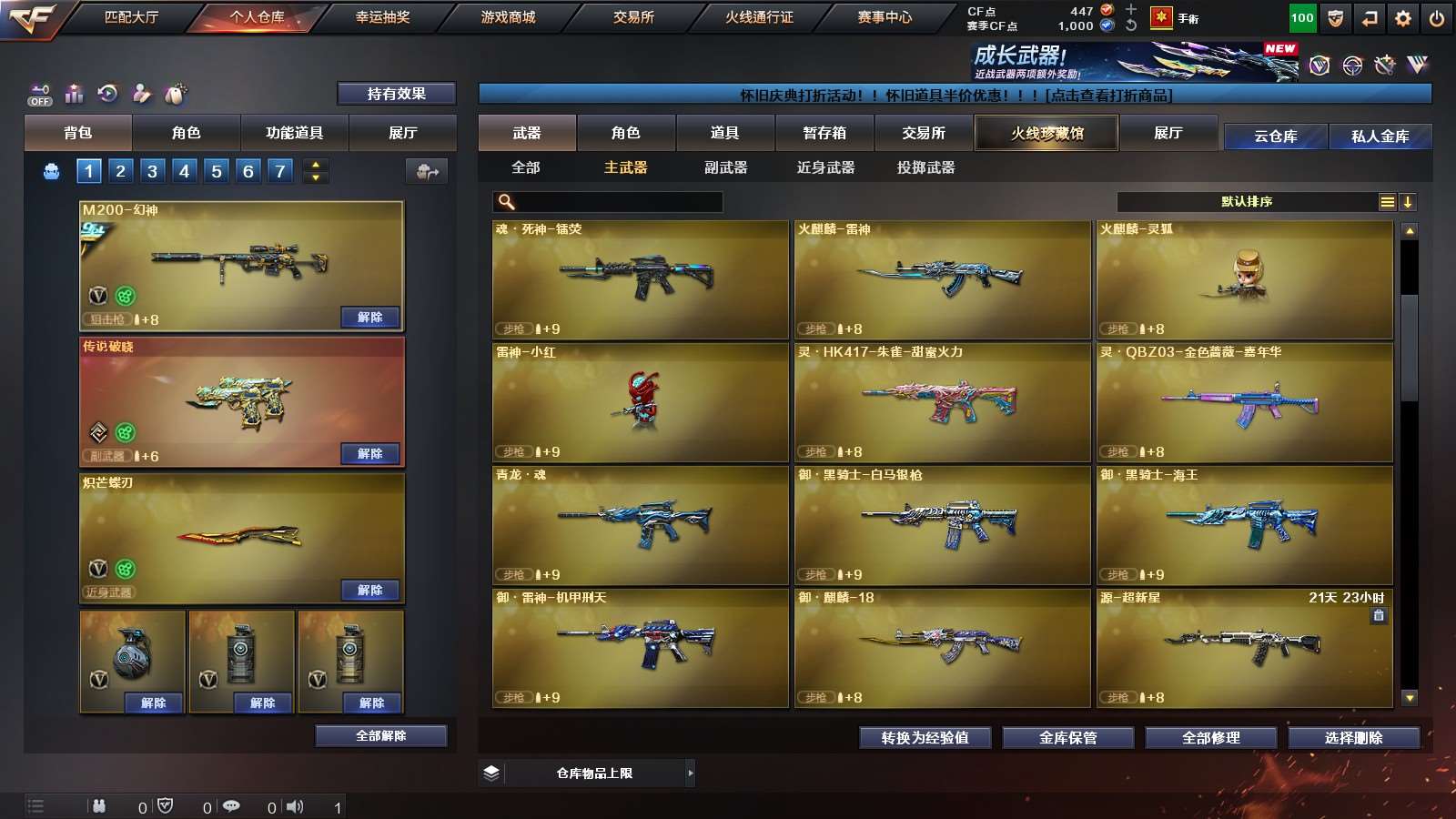Select the 功能道具 tab
The width and height of the screenshot is (1456, 819).
click(294, 133)
